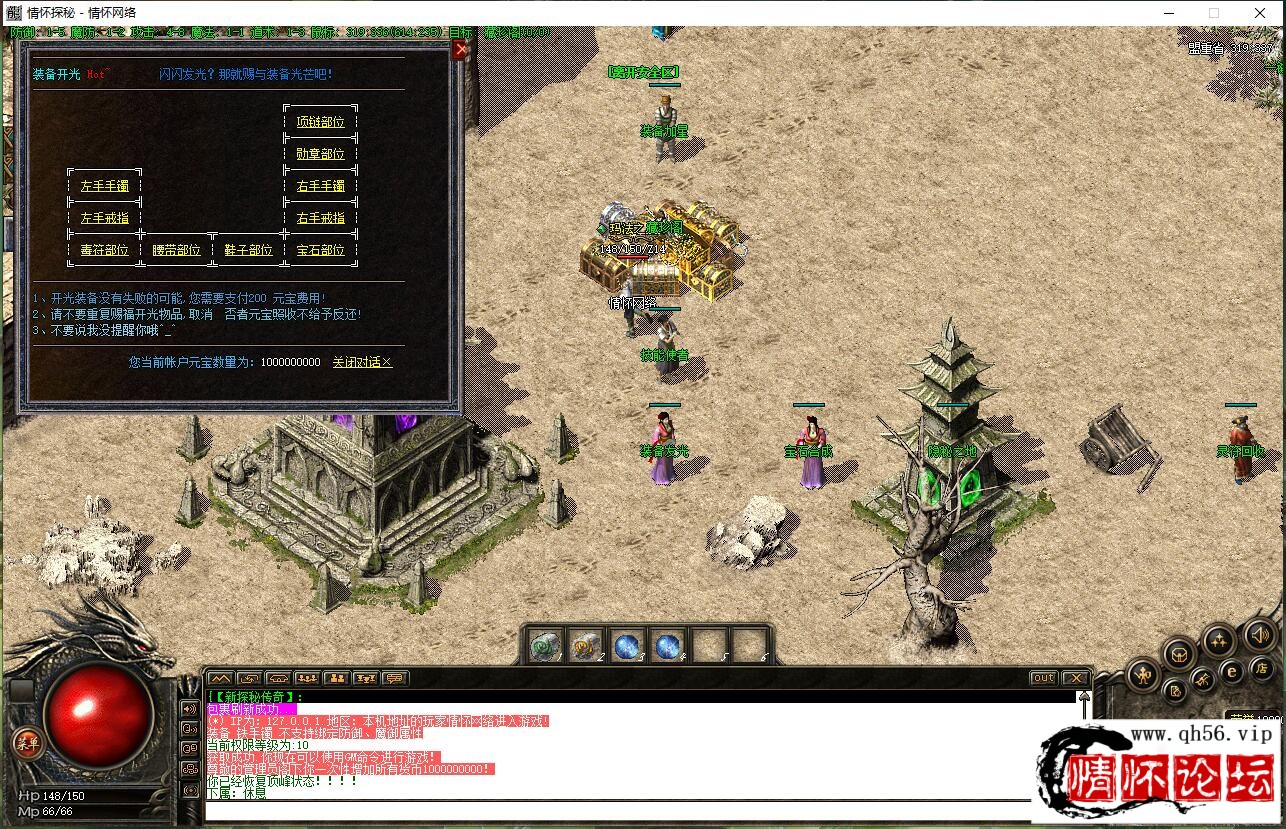This screenshot has height=829, width=1286.
Task: Select the 右手手镯 right bracelet option
Action: pyautogui.click(x=320, y=186)
